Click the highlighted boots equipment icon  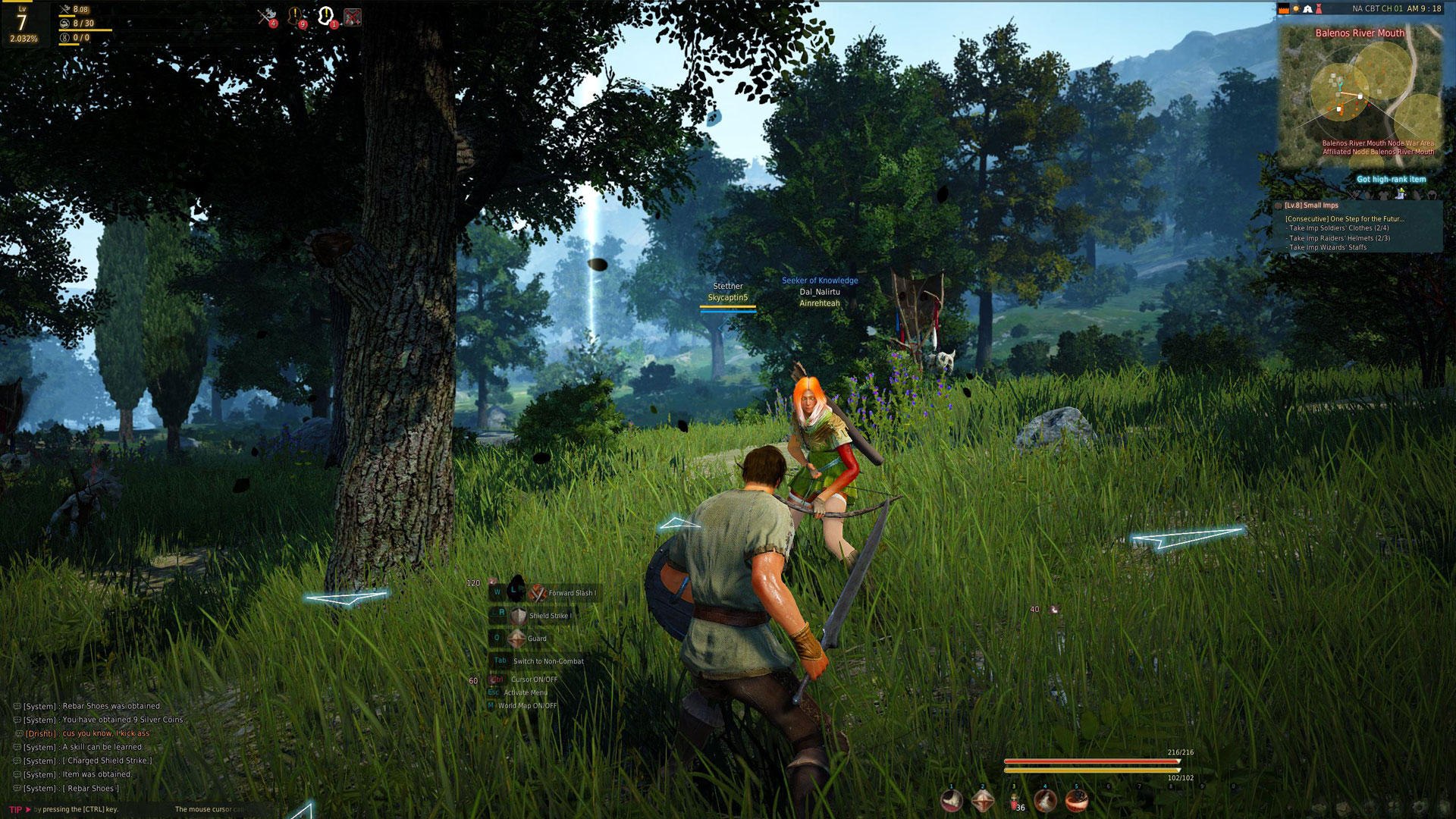[x=1400, y=194]
